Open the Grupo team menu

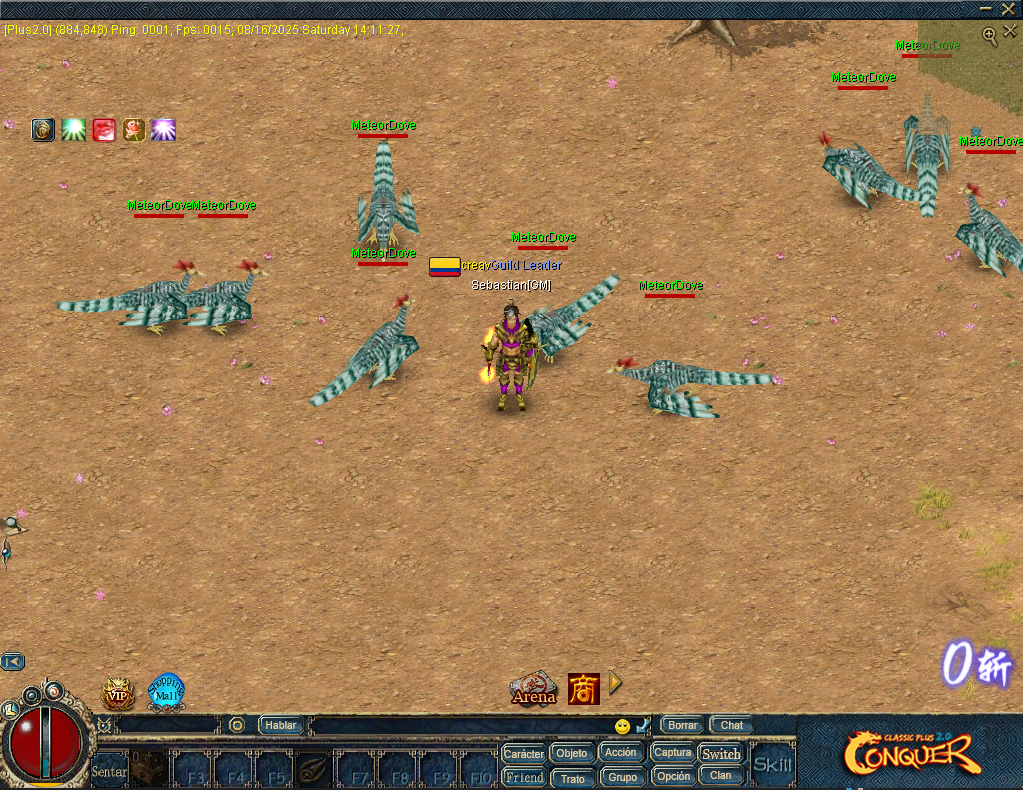622,777
